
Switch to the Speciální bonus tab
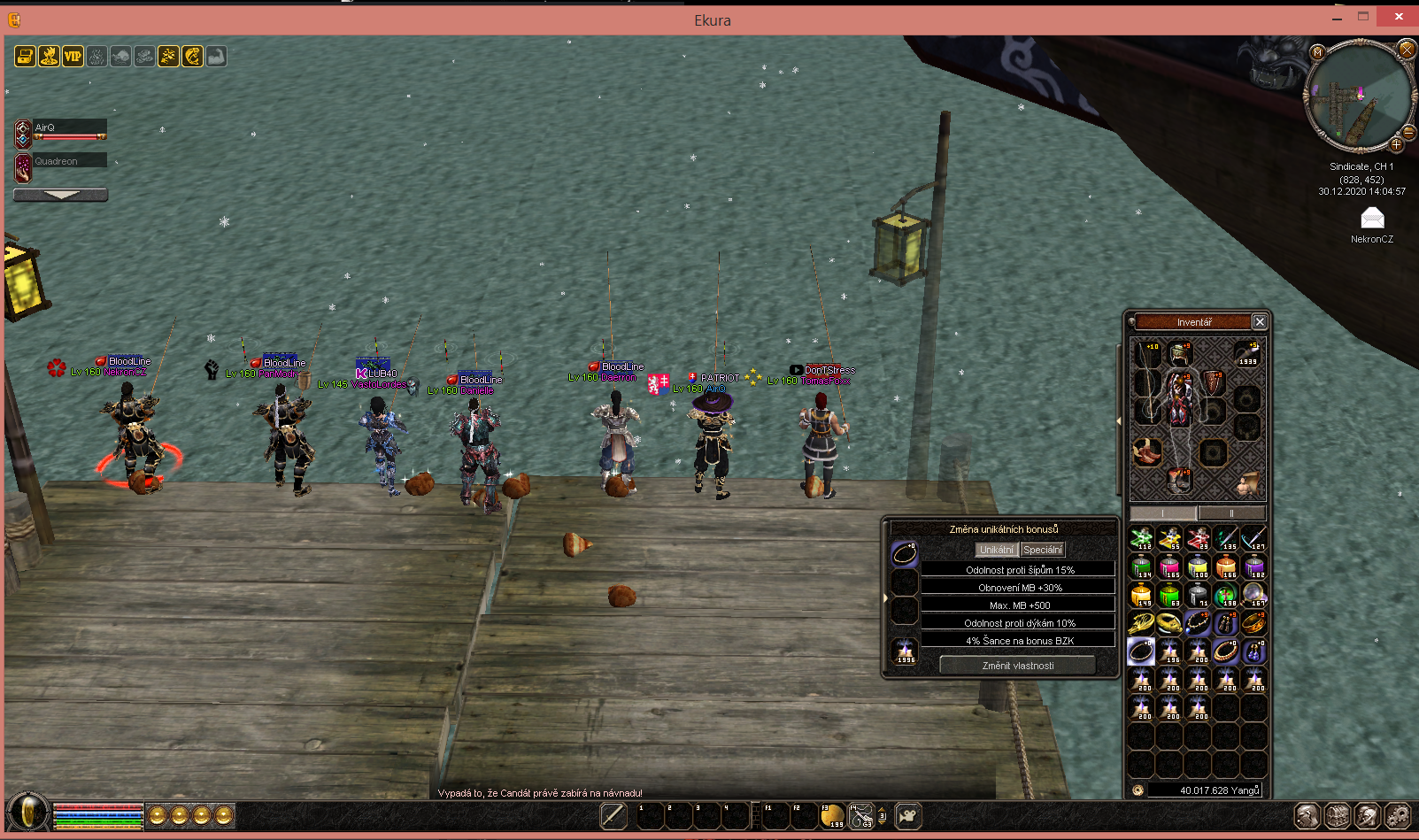[x=1043, y=550]
